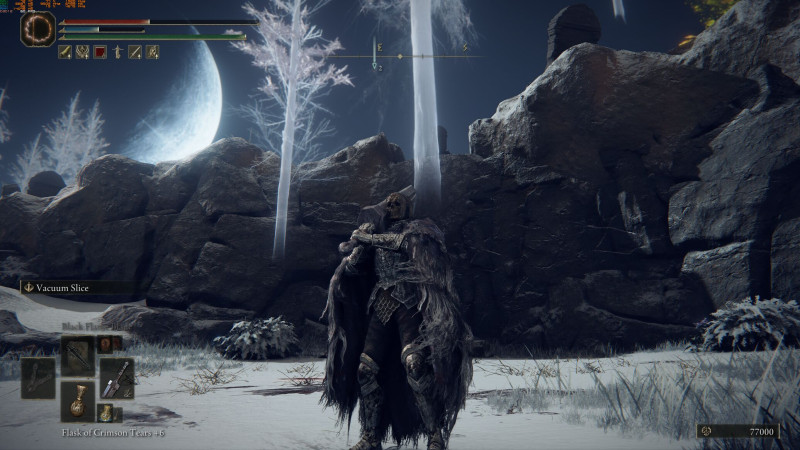Click the standing figure status icon
The width and height of the screenshot is (800, 450).
point(117,52)
